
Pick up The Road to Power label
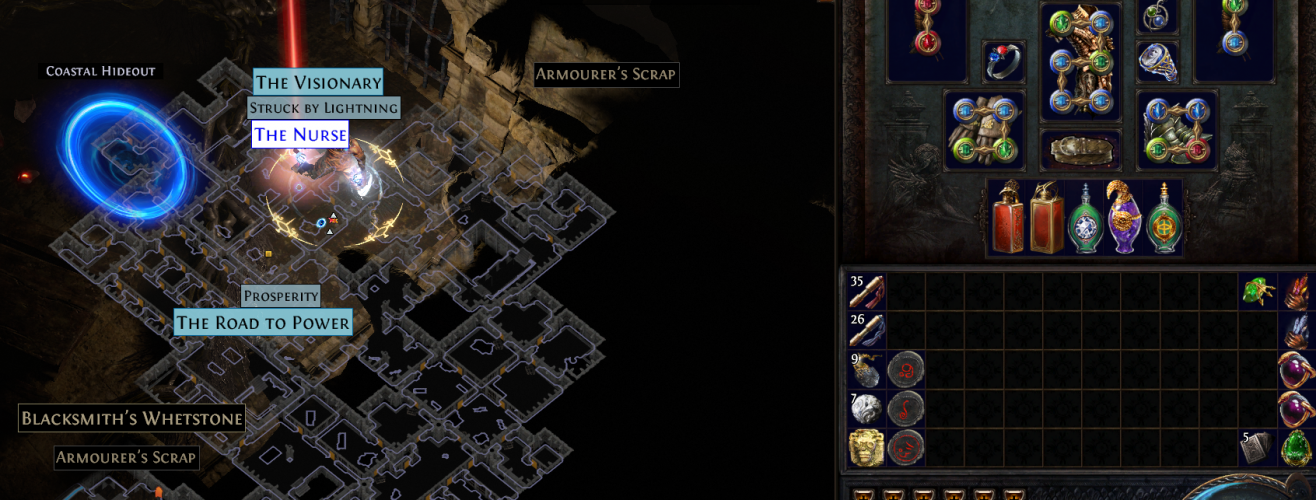point(264,322)
